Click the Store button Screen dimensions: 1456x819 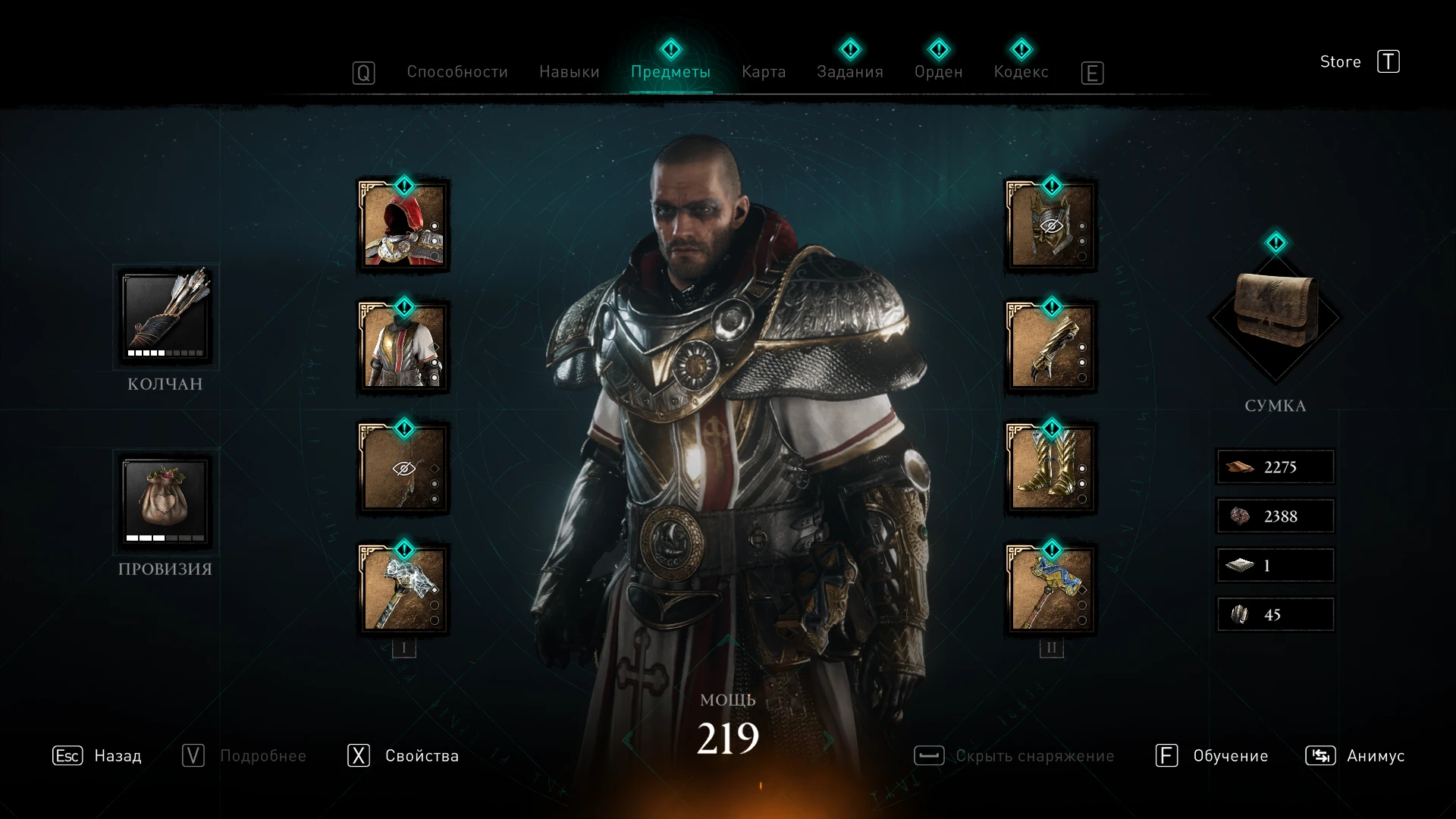point(1340,62)
